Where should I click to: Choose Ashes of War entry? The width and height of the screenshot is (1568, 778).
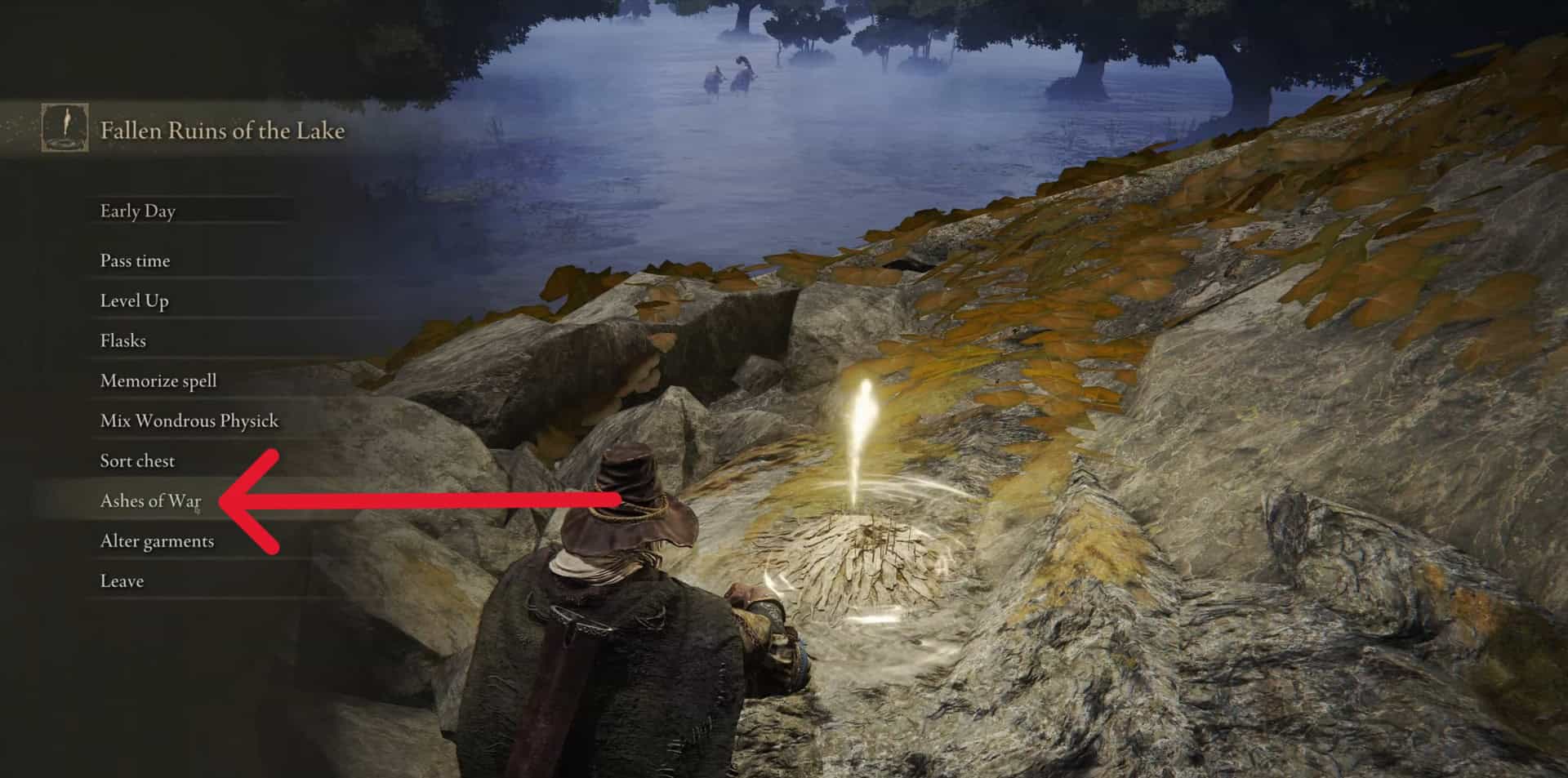tap(150, 500)
